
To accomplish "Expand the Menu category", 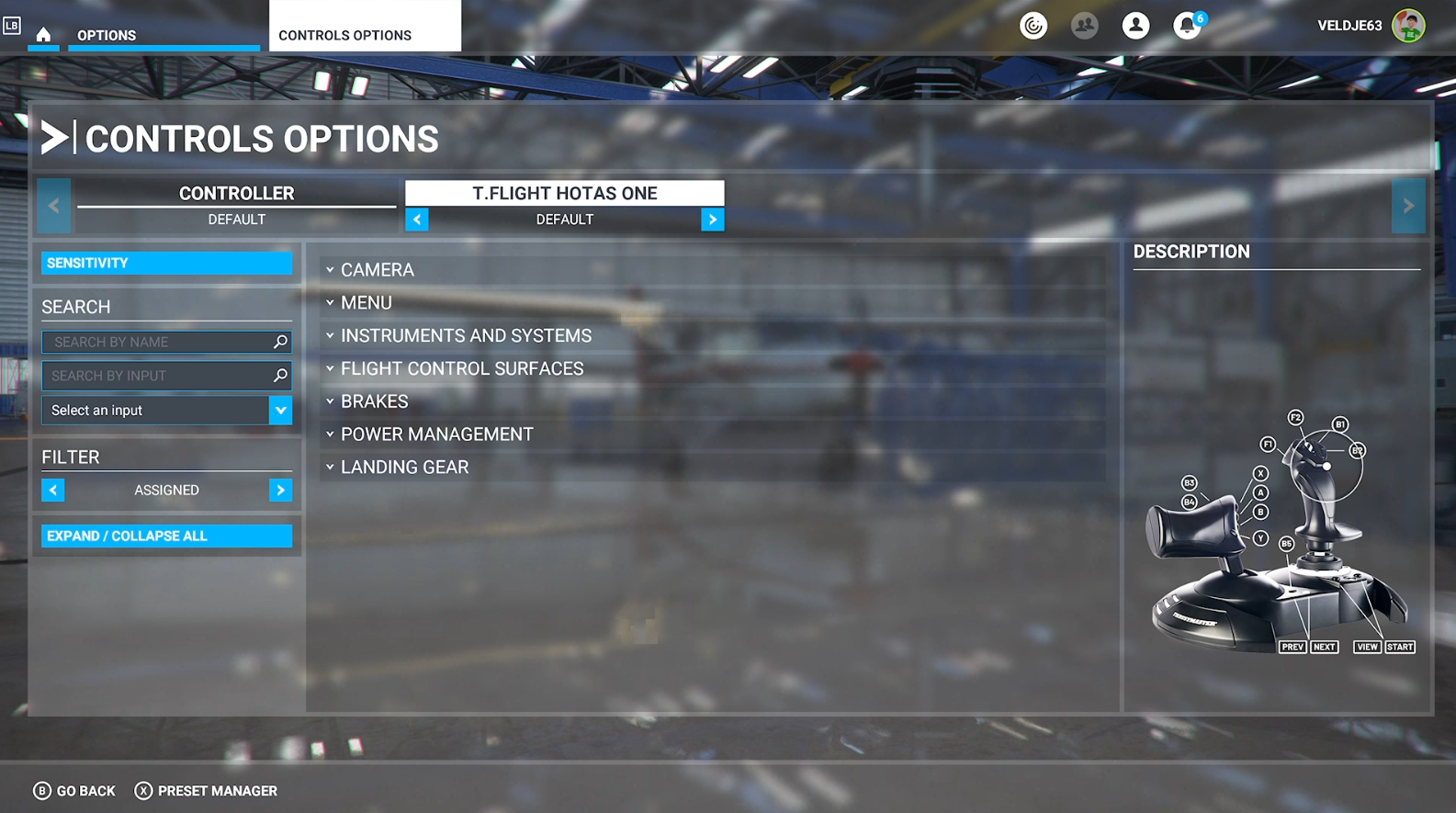I will pos(366,303).
